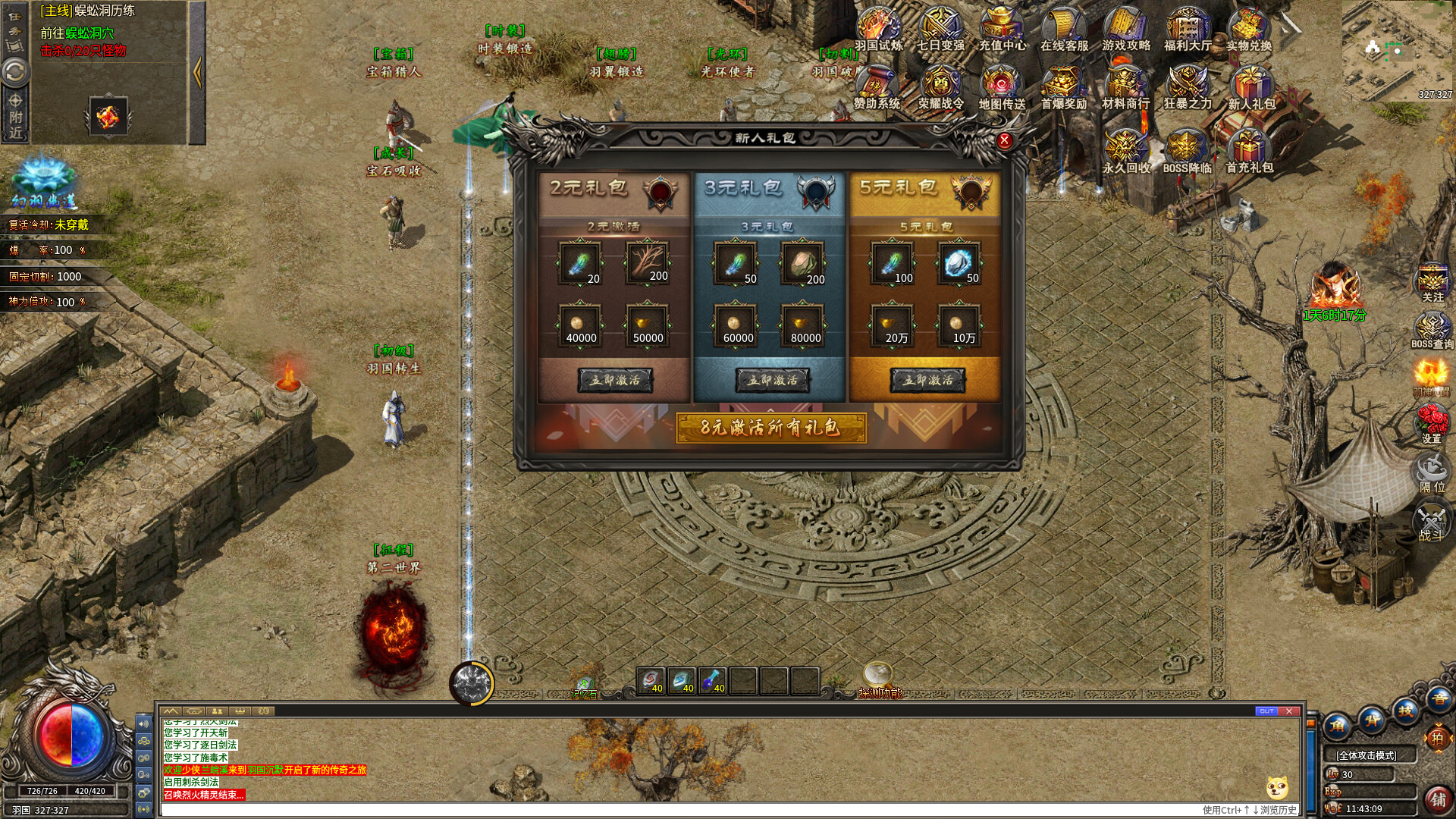Close the chat panel with the red X

pyautogui.click(x=1289, y=711)
